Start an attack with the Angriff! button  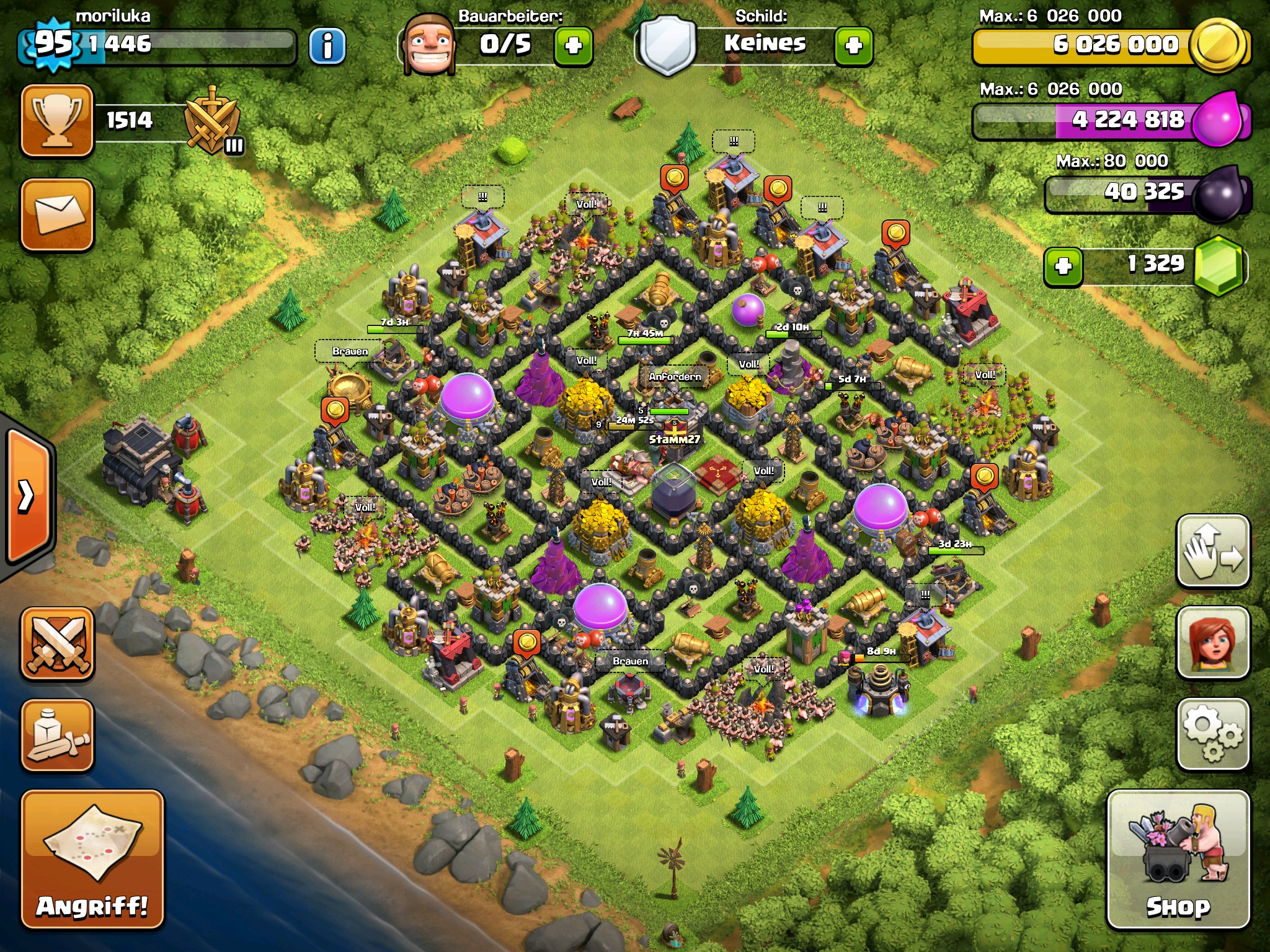92,859
